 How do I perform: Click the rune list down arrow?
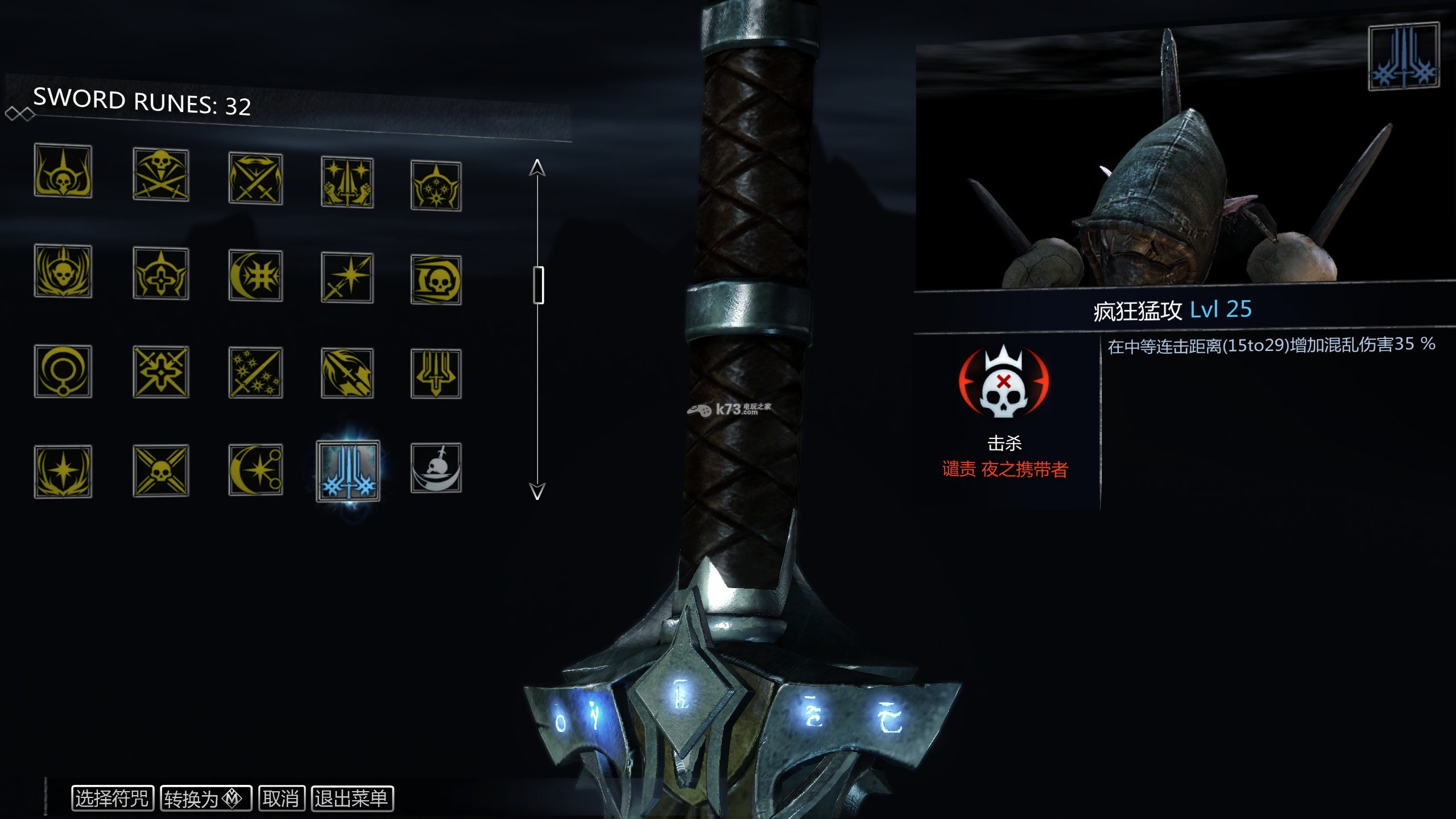point(537,491)
